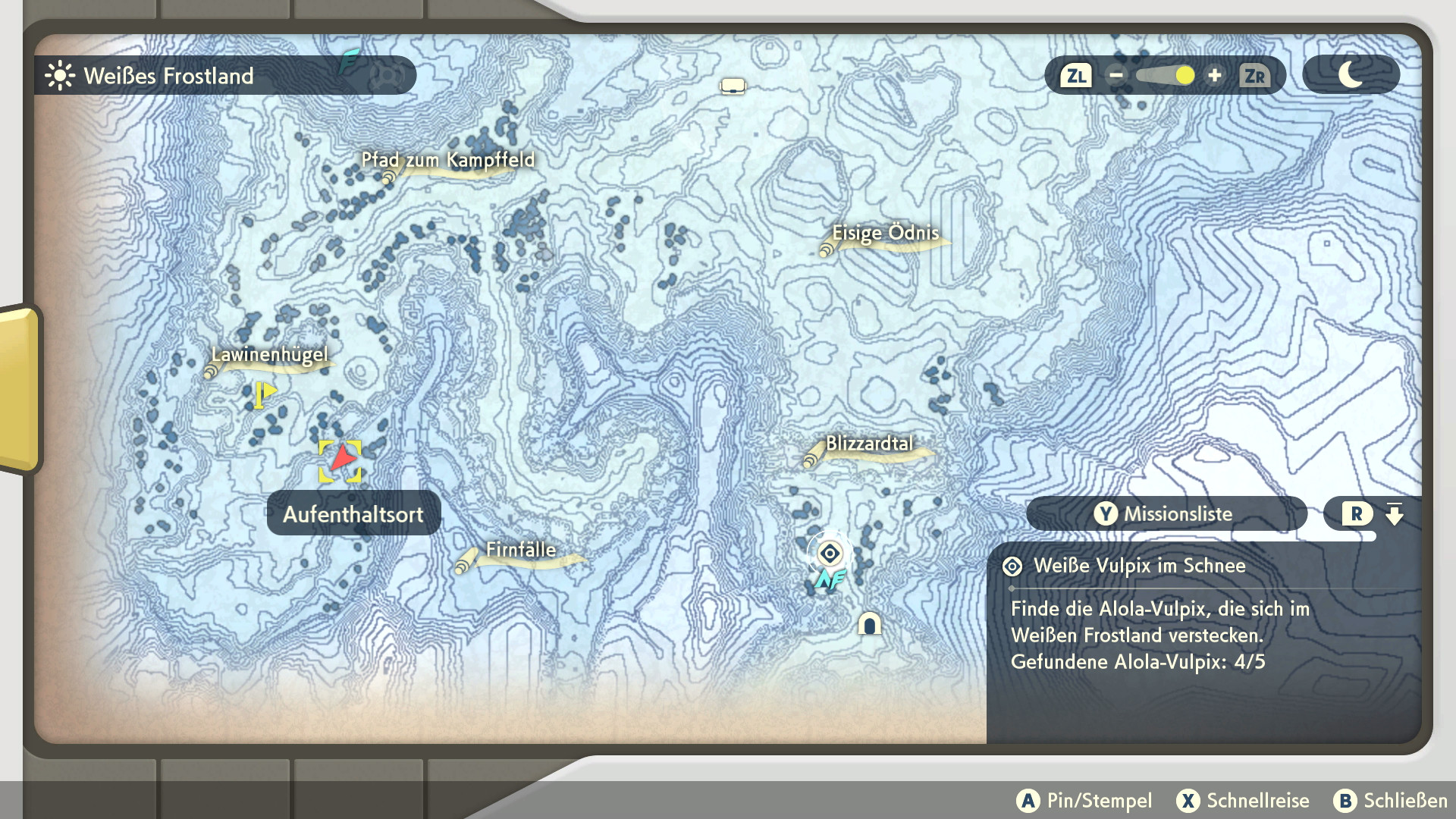Open the yellow side tab on left edge
The height and width of the screenshot is (819, 1456).
click(20, 388)
